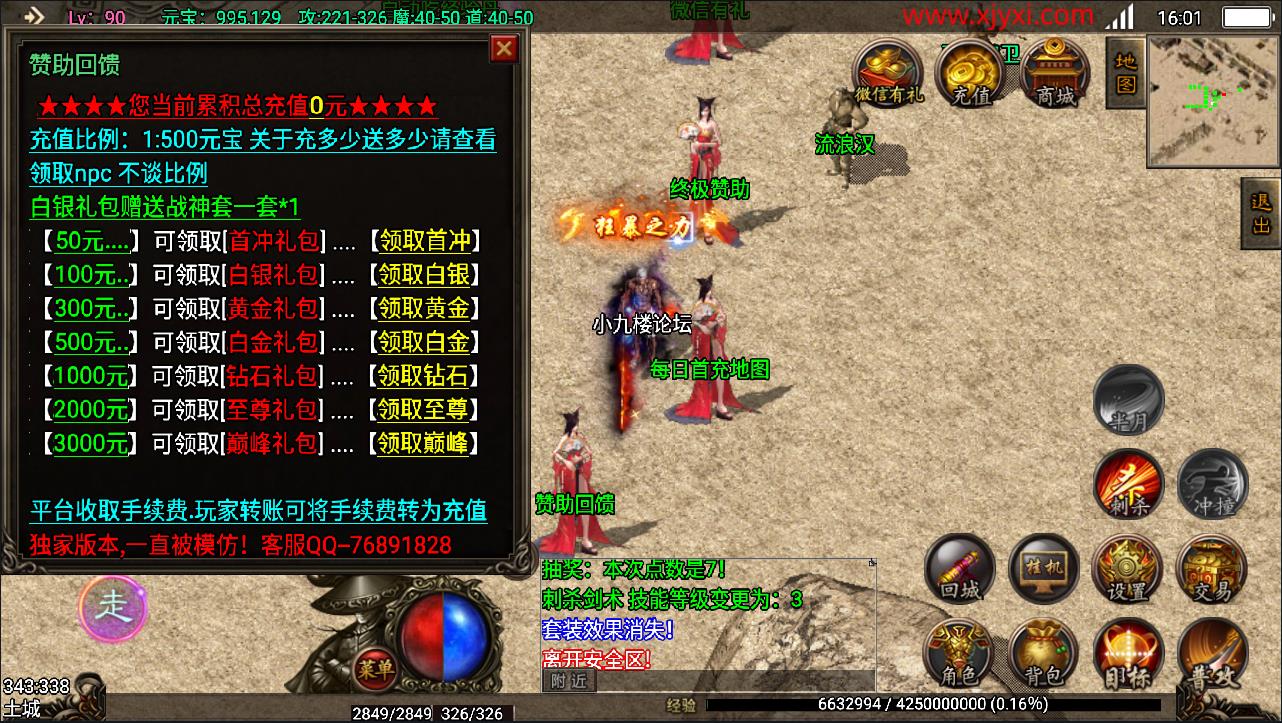Claim the 领取钻石 diamond gift pack

tap(424, 376)
